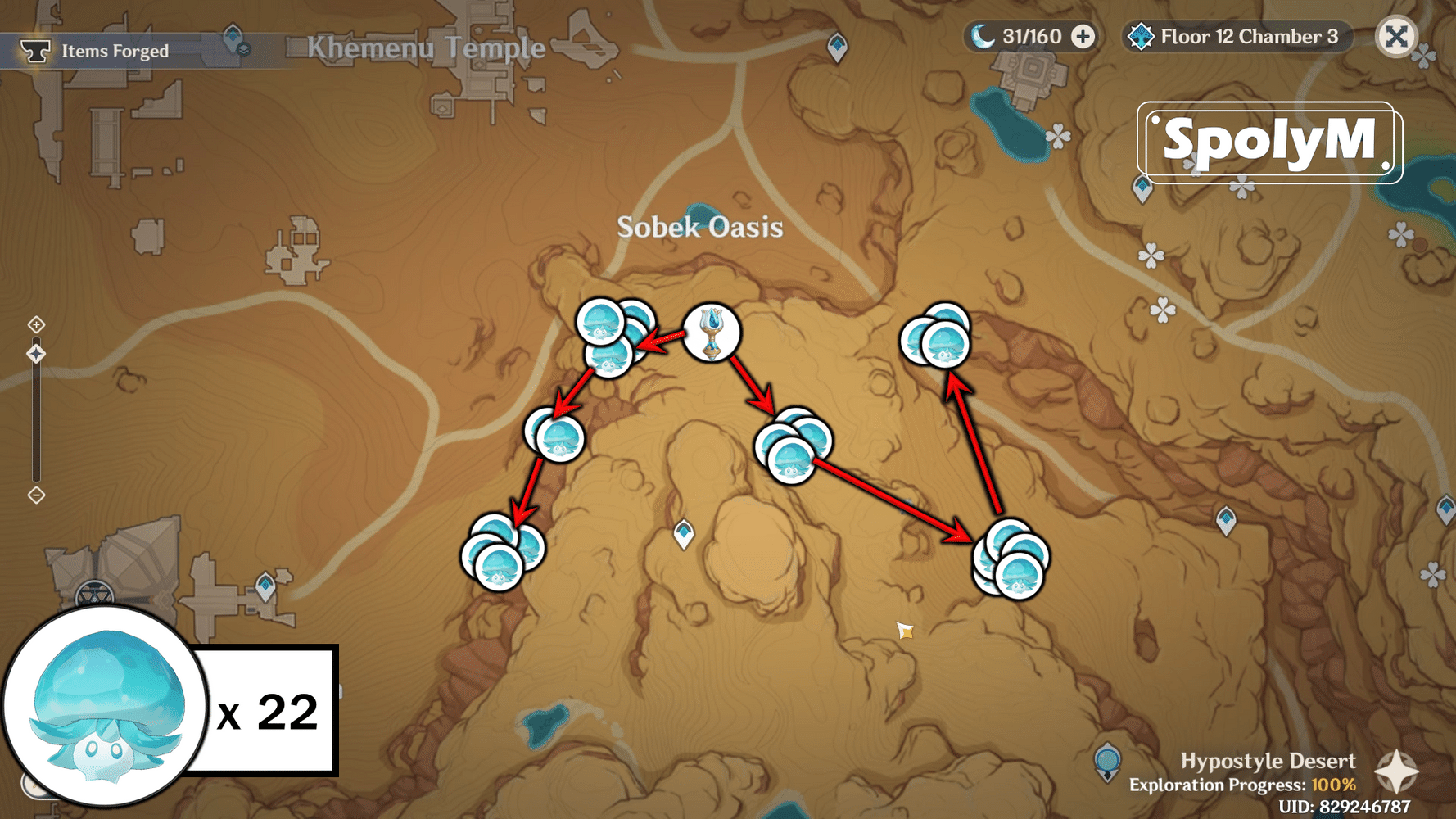Image resolution: width=1456 pixels, height=819 pixels.
Task: Click the plus button to replenish Original Resin
Action: pos(1085,36)
